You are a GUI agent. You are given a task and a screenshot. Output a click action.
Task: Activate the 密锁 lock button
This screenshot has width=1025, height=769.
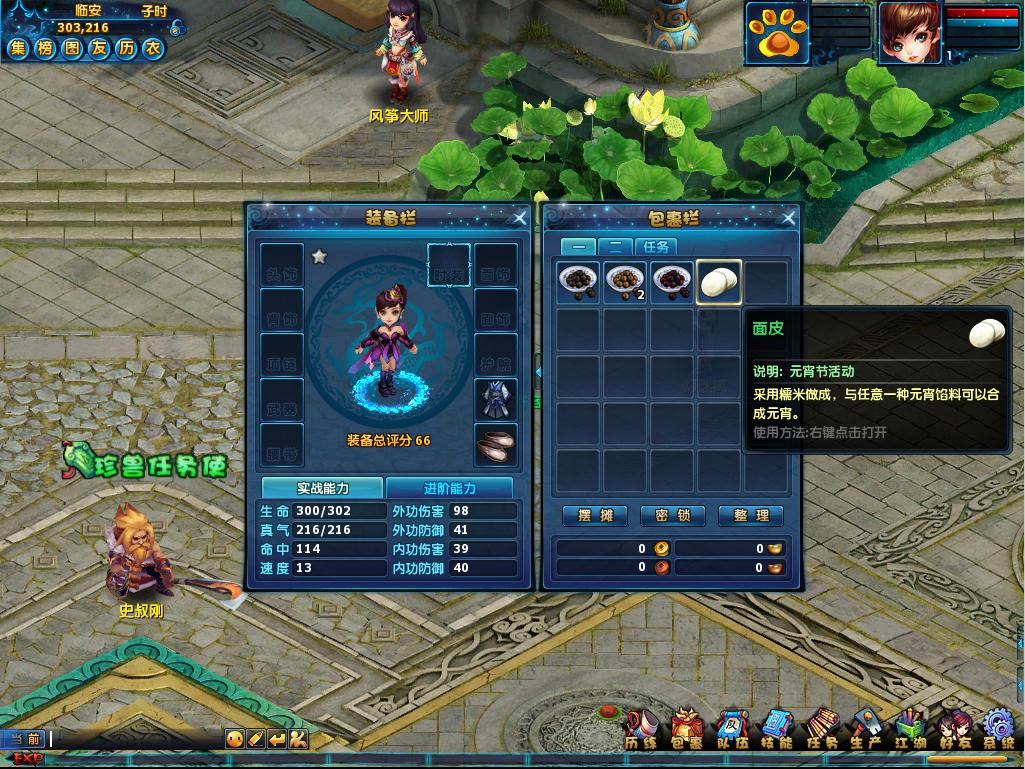pos(673,515)
